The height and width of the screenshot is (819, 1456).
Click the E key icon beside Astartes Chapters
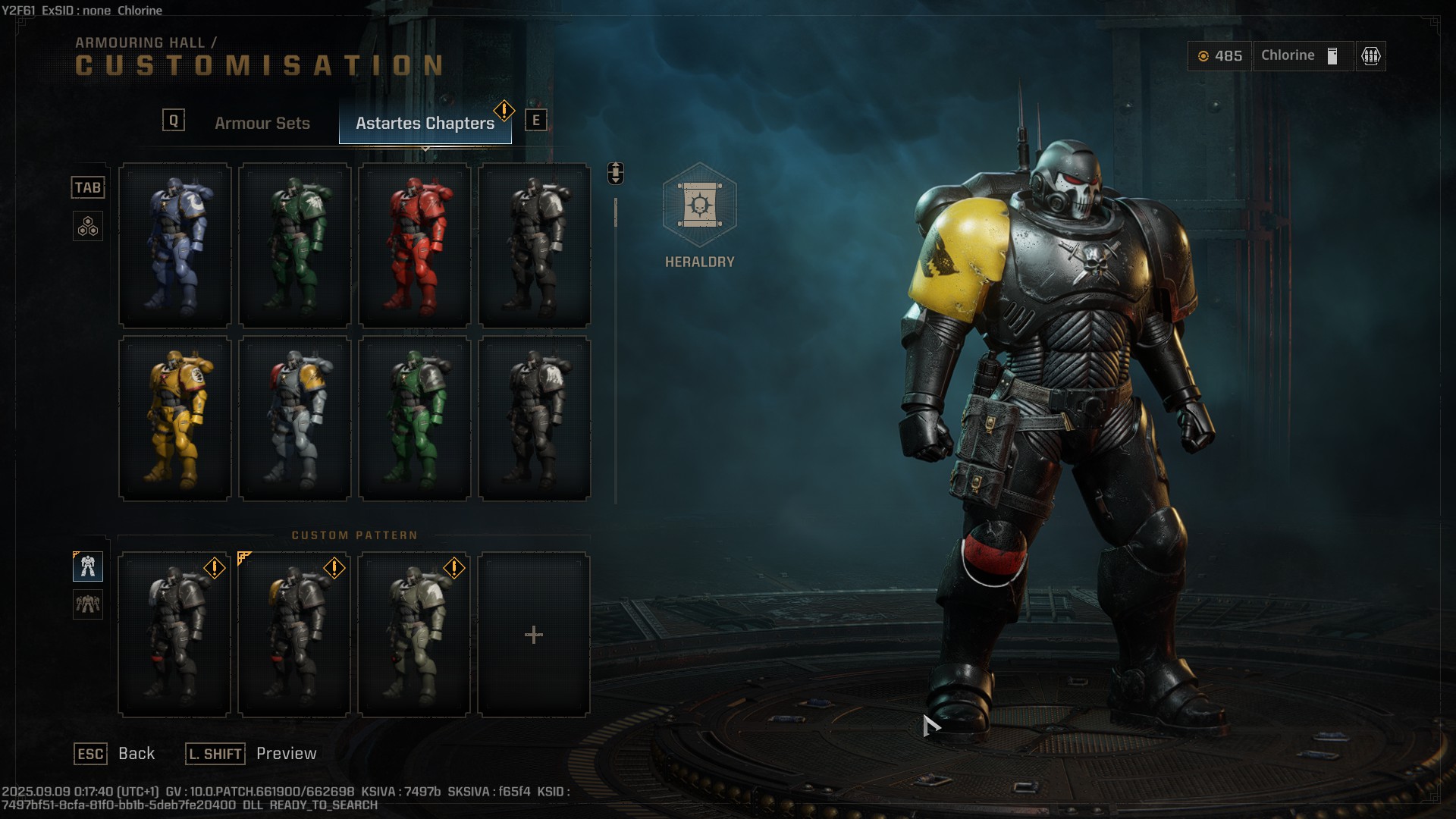click(x=536, y=119)
